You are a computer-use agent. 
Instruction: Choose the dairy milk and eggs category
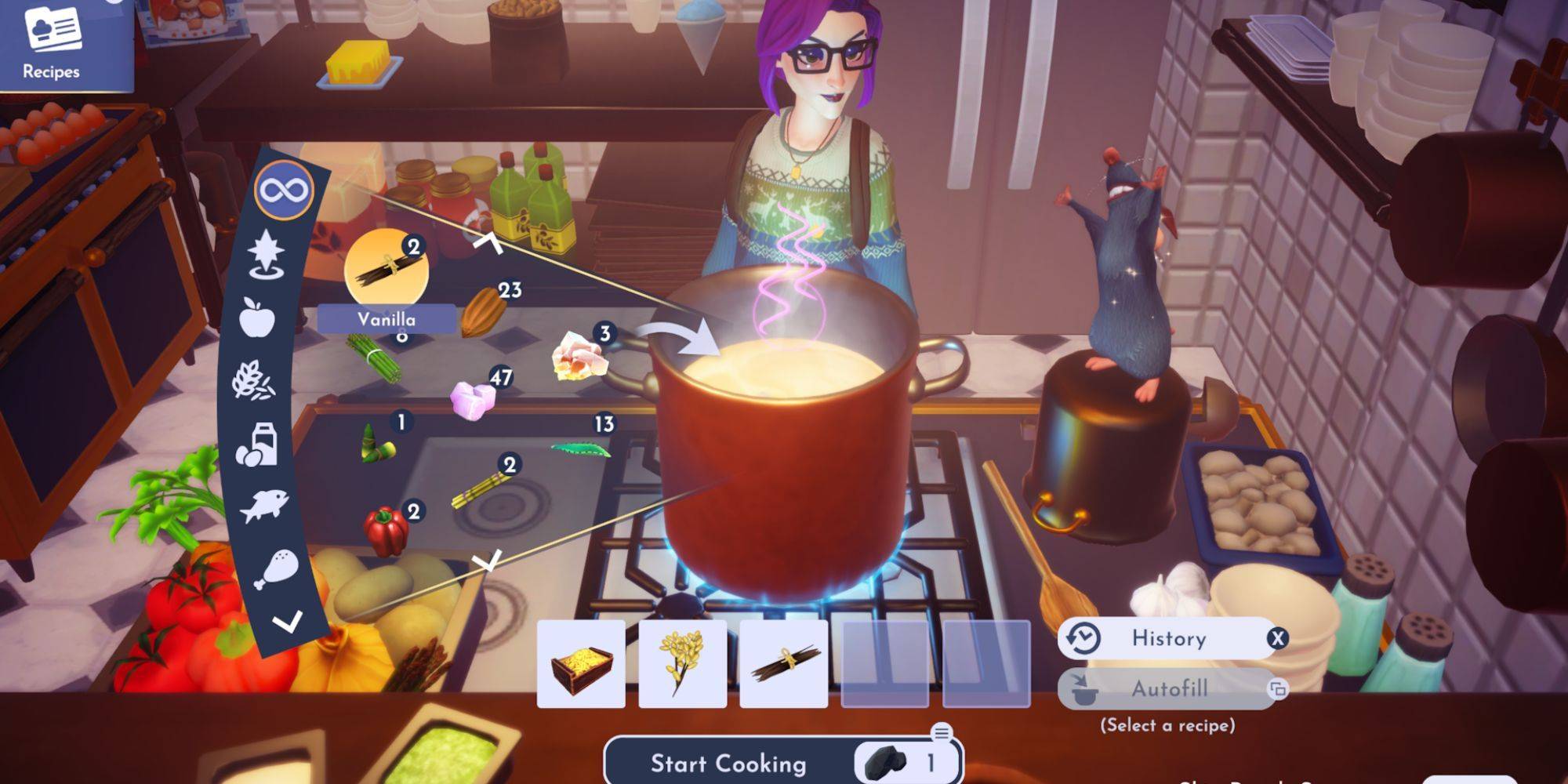[x=258, y=445]
